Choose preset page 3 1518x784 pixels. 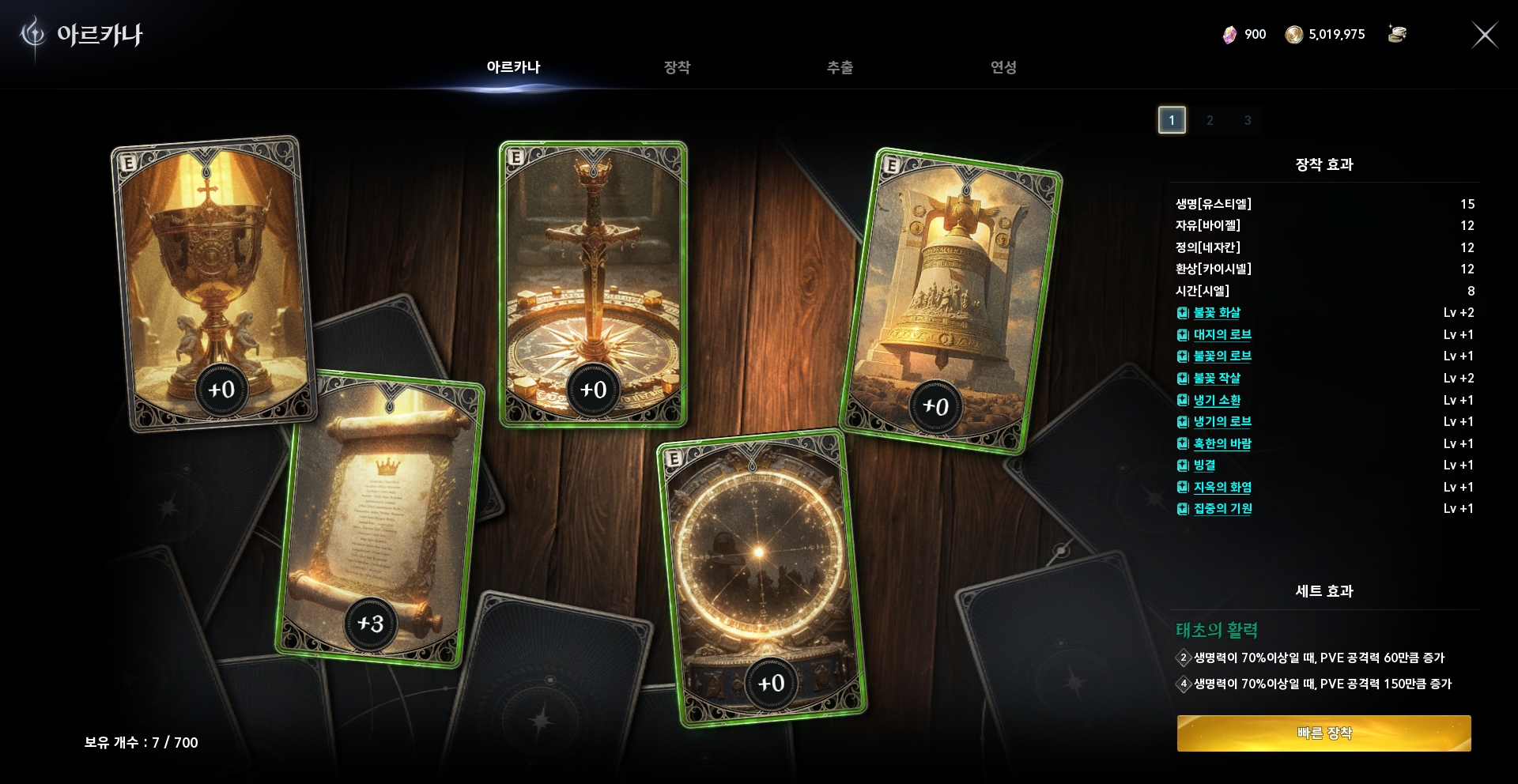1248,120
